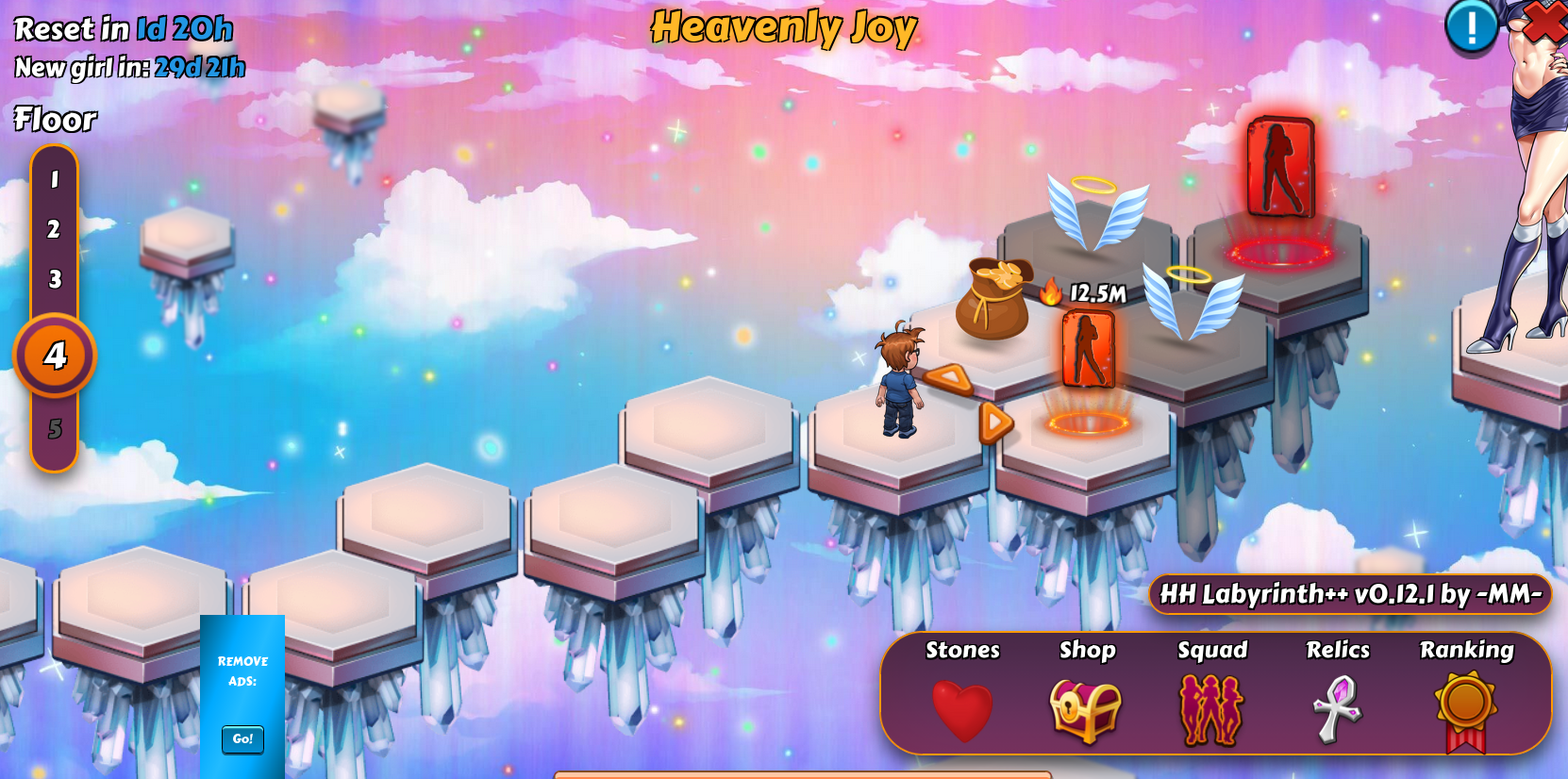
Task: Click the blue exclamation info button
Action: [x=1471, y=26]
